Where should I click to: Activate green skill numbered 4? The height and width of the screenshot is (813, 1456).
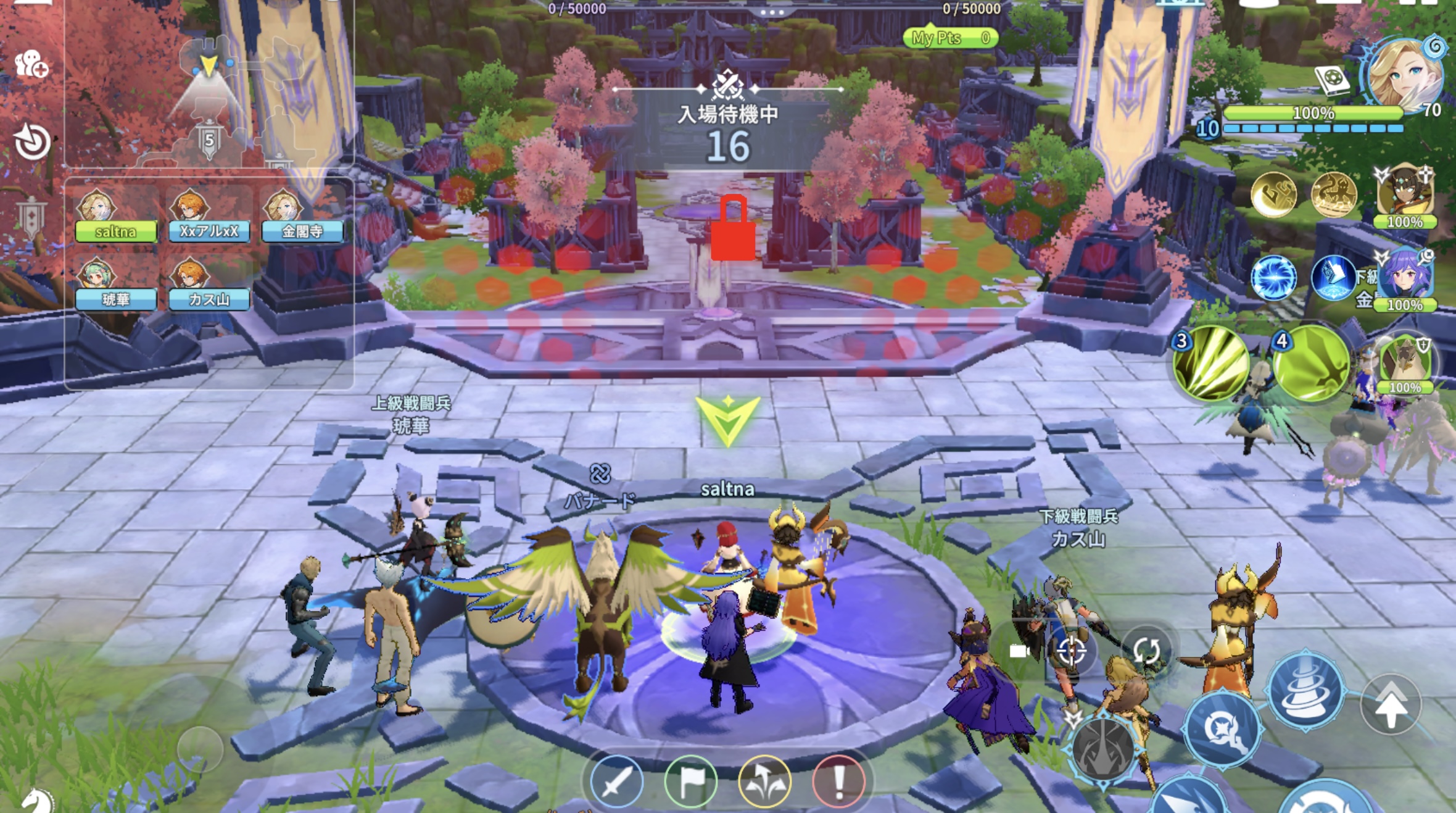[1310, 364]
